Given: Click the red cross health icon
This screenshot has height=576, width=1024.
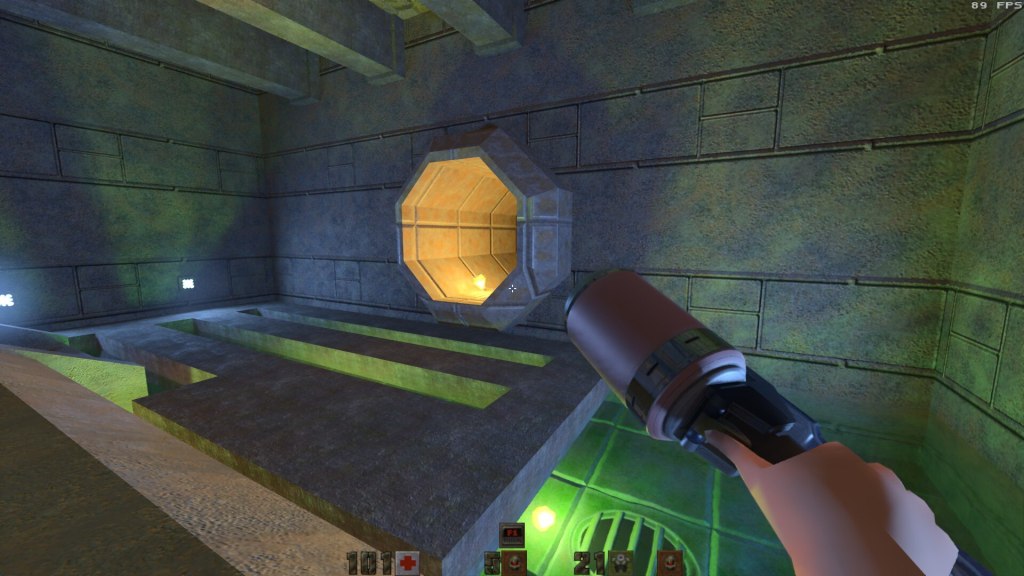Looking at the screenshot, I should 406,563.
